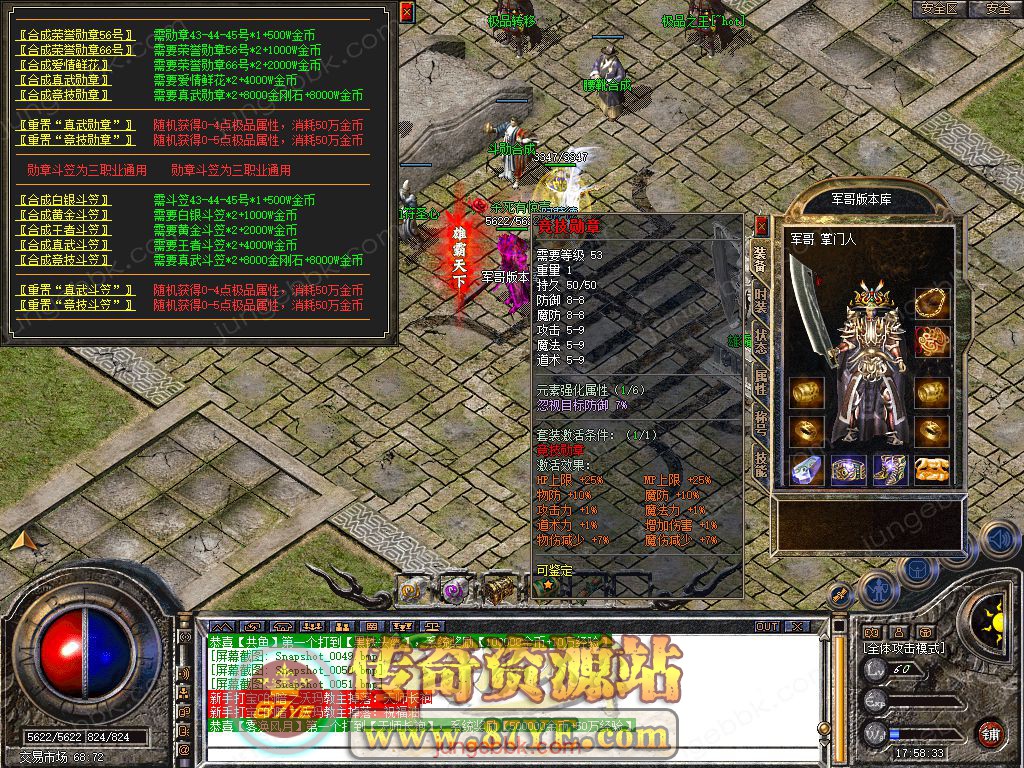Show the 属性 attributes tab
This screenshot has height=768, width=1024.
point(760,379)
